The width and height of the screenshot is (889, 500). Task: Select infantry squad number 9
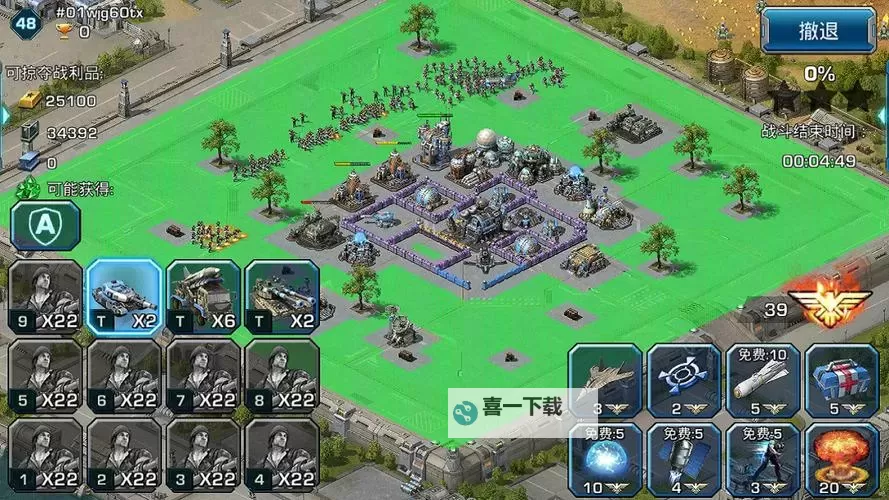coord(45,297)
